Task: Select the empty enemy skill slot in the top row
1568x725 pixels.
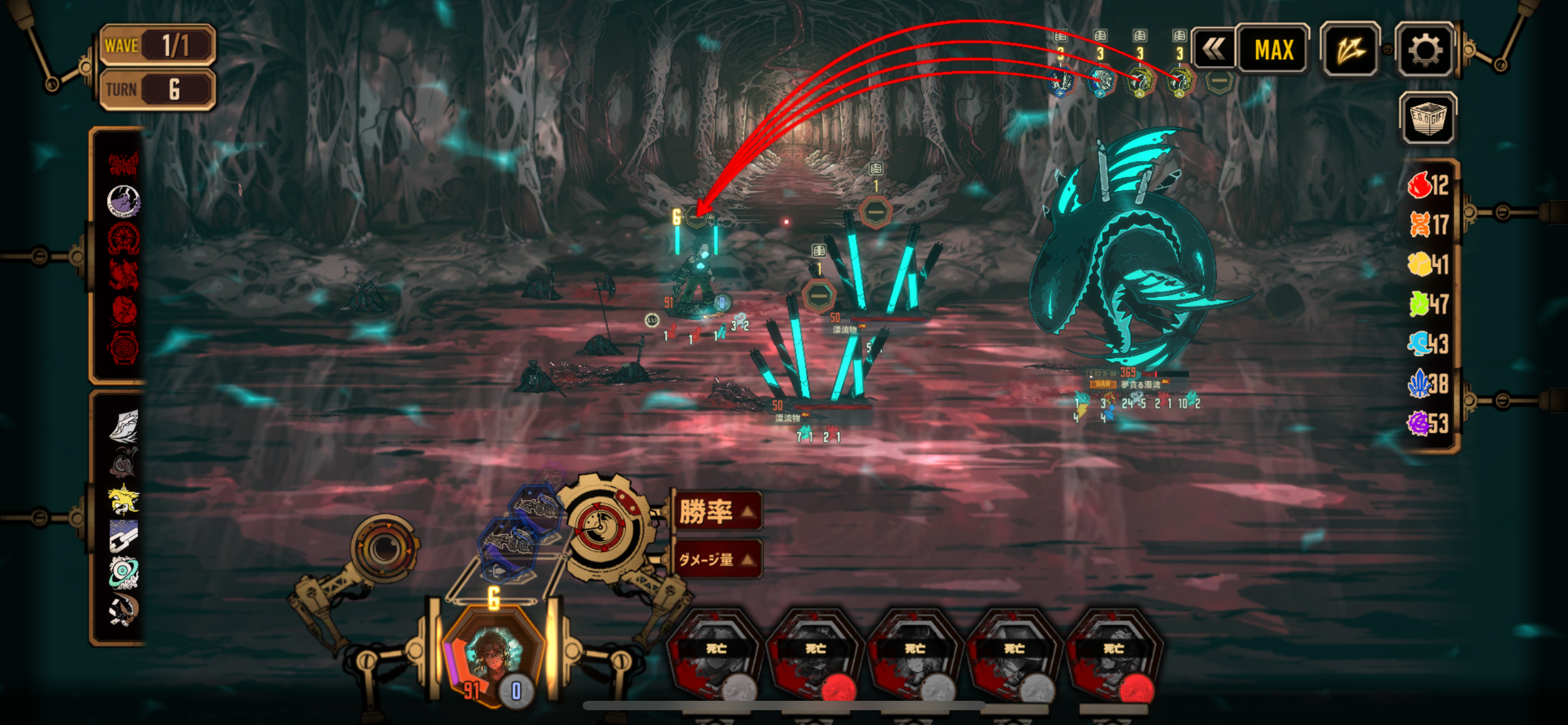Action: coord(1219,81)
